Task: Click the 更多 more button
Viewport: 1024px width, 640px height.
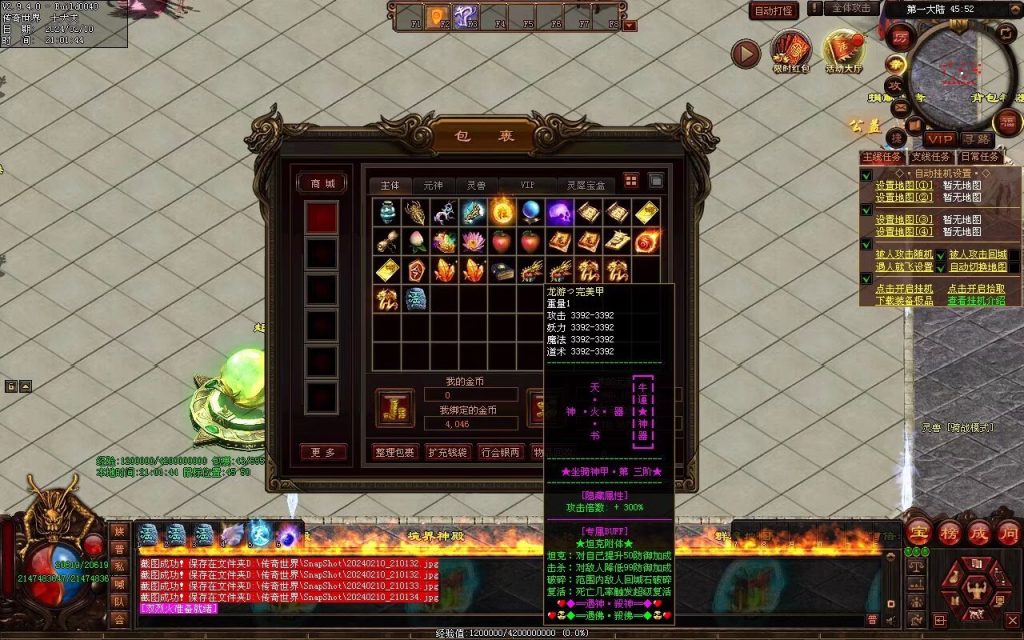Action: [x=322, y=452]
